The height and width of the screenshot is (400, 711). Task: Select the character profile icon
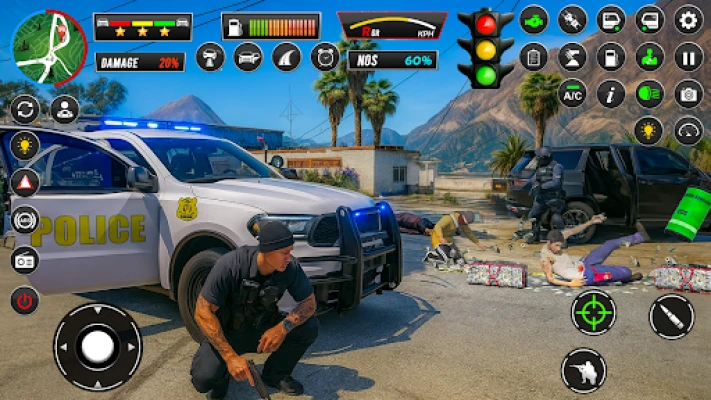(64, 109)
